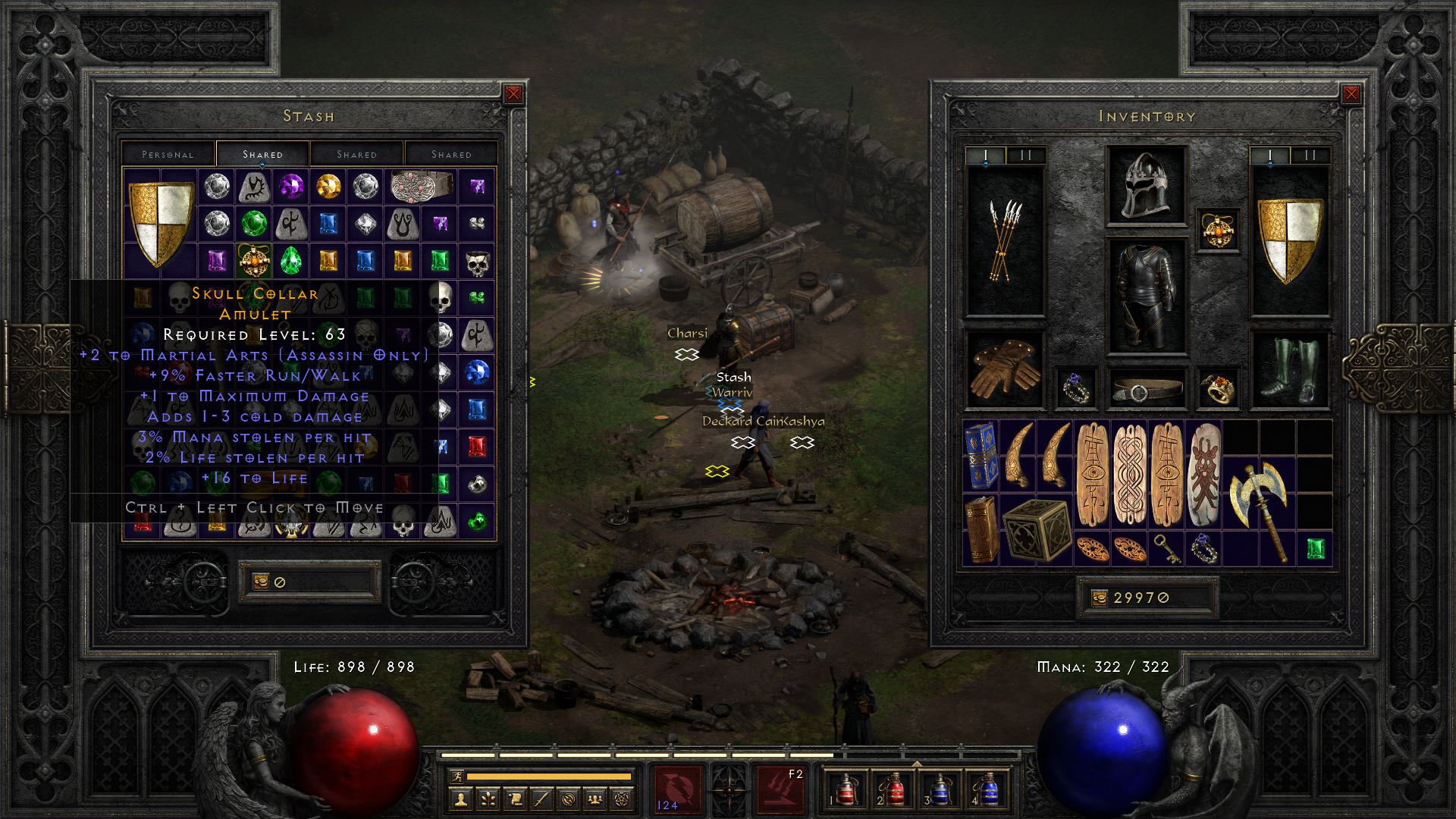Click the stash gold withdraw button
This screenshot has width=1456, height=819.
click(261, 582)
